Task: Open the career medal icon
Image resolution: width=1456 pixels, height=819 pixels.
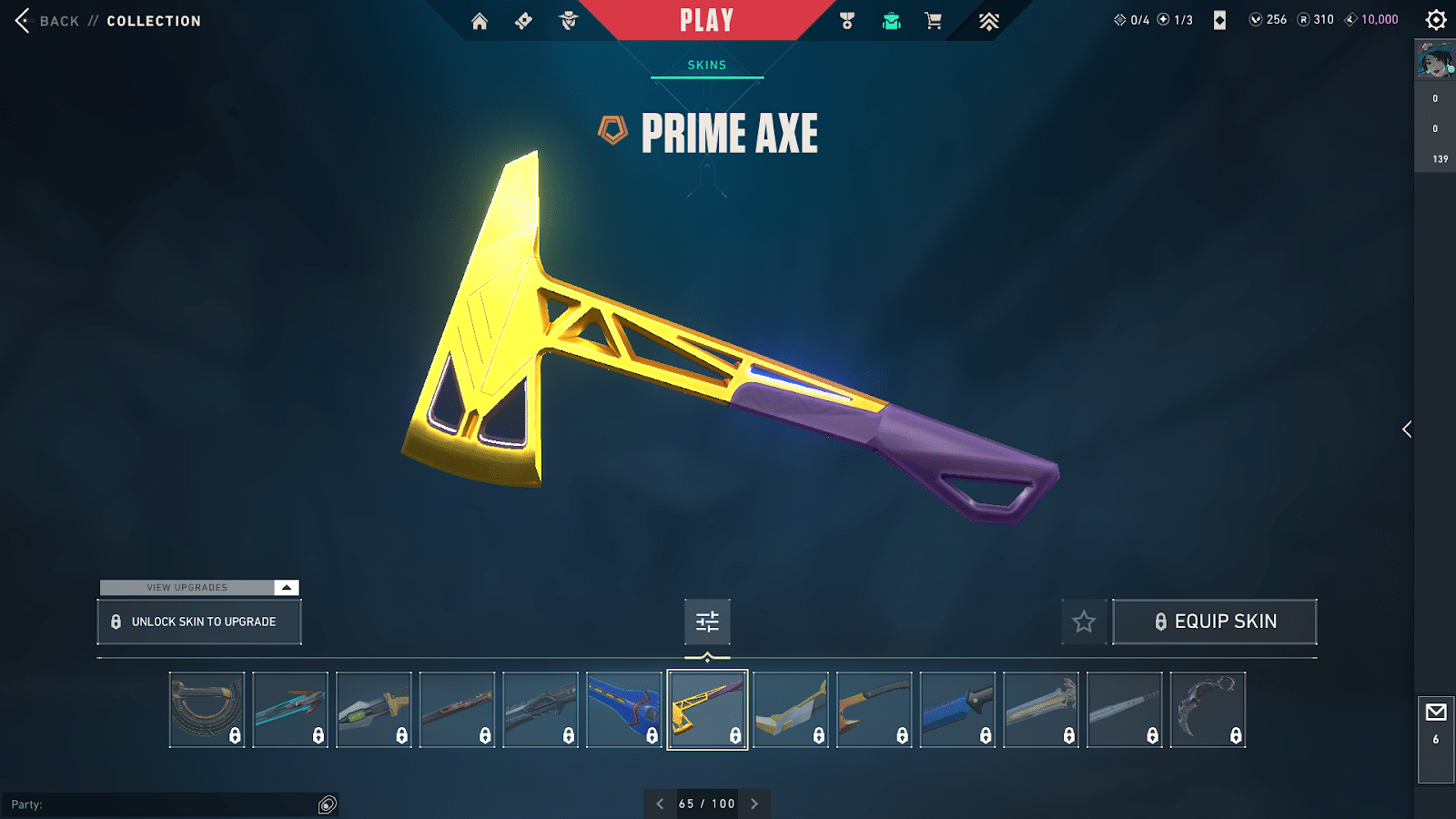Action: coord(847,21)
